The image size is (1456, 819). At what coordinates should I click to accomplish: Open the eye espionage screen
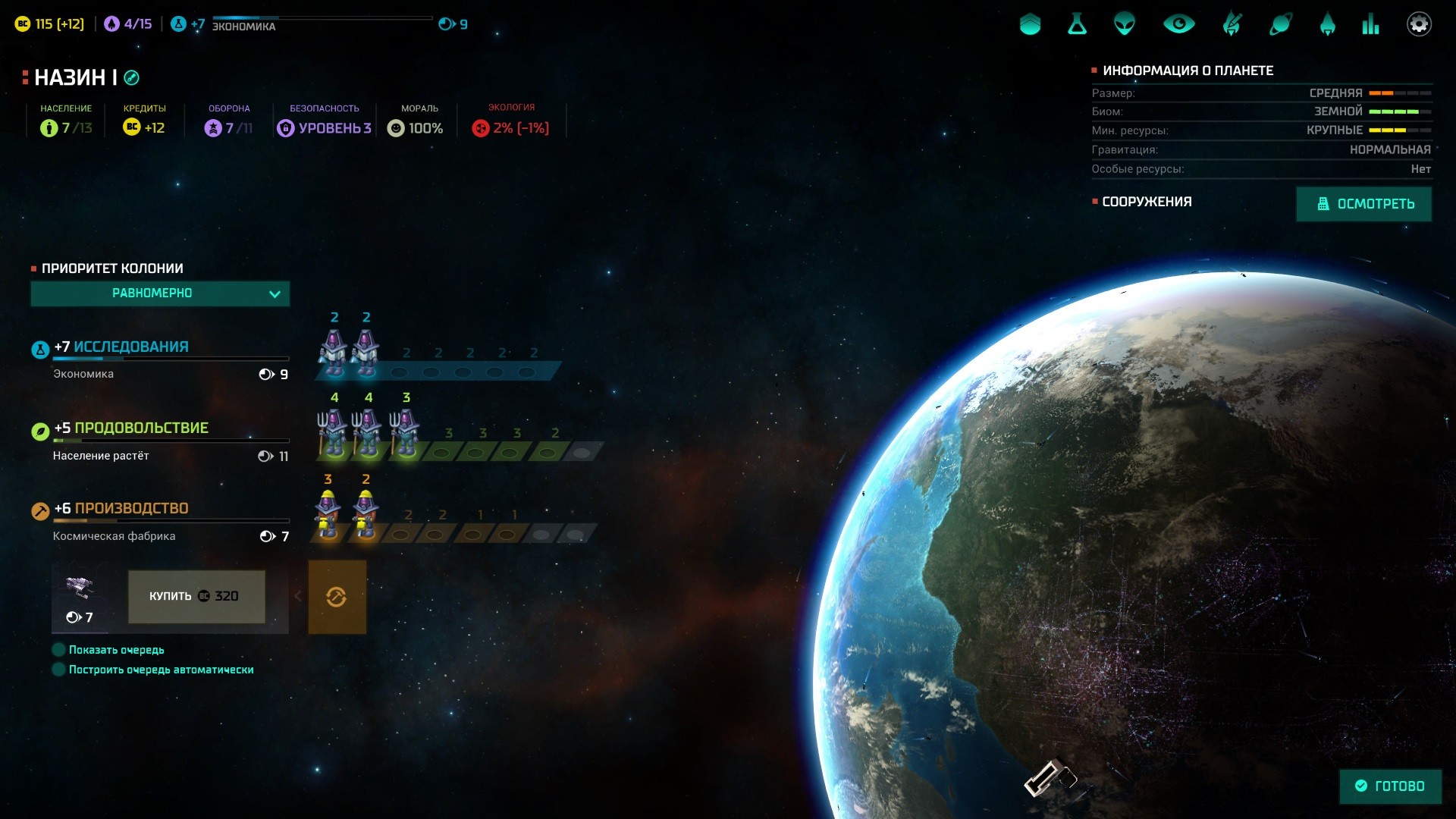[1178, 24]
